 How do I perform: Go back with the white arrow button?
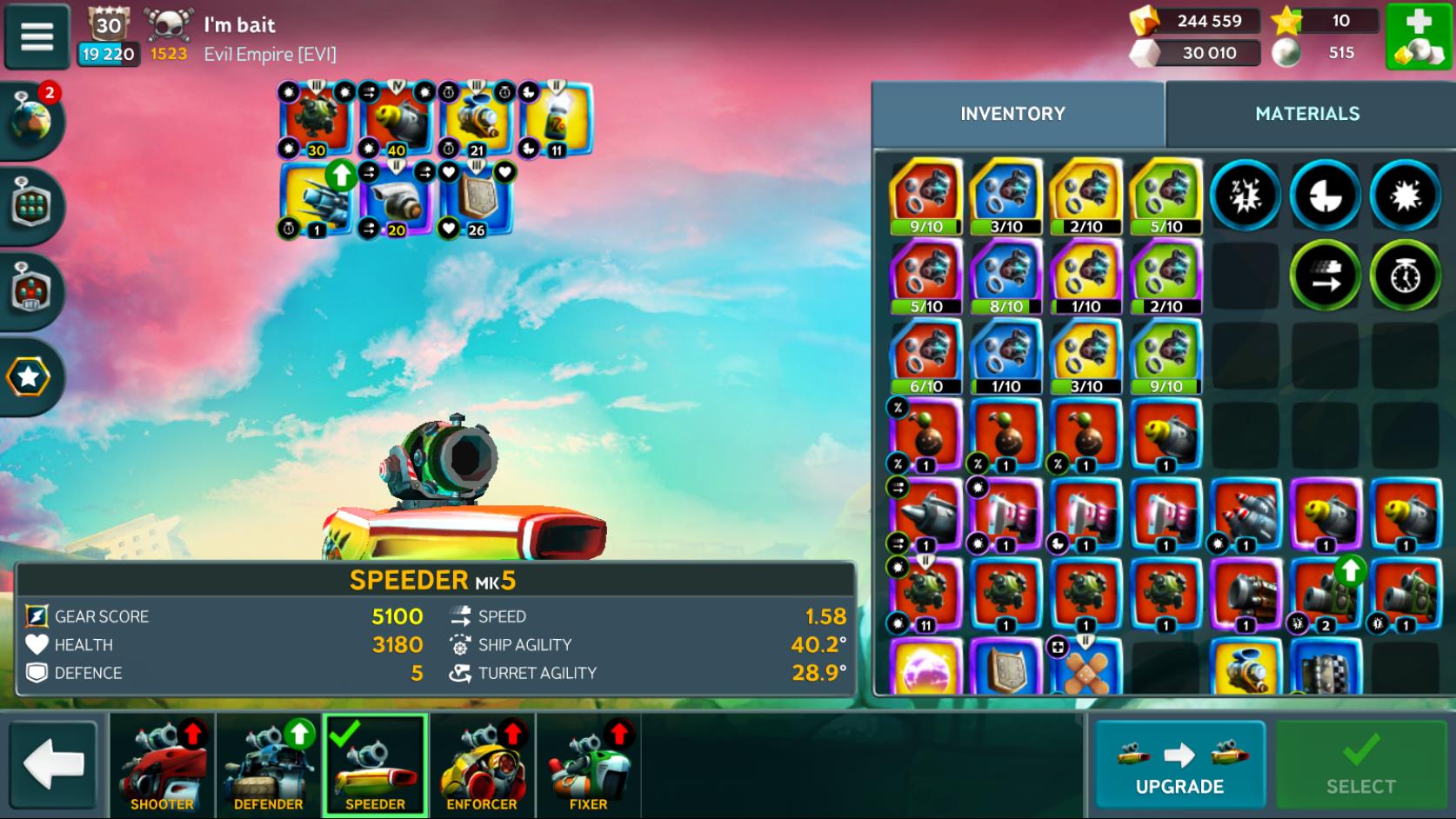coord(54,765)
